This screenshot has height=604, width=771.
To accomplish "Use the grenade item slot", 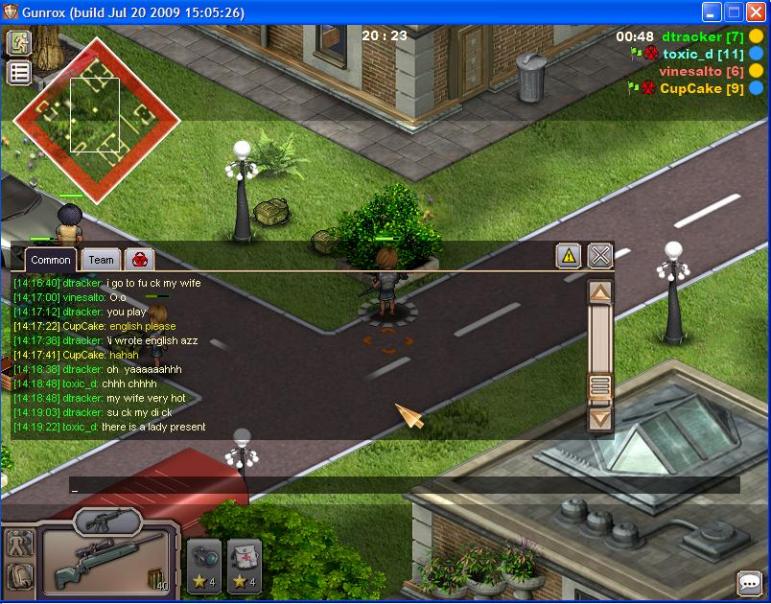I will click(x=204, y=565).
